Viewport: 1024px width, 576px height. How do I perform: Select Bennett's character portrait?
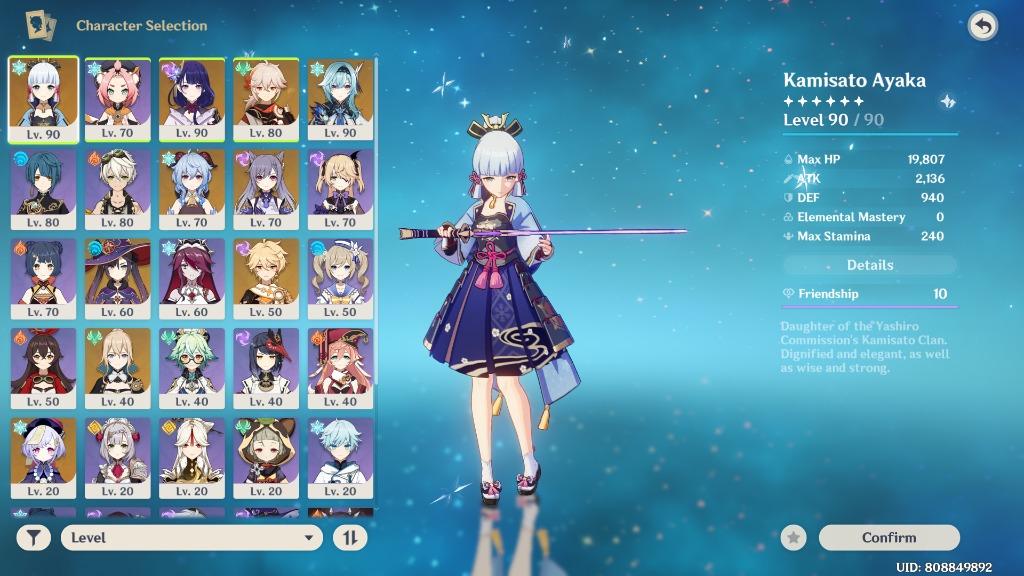point(118,189)
